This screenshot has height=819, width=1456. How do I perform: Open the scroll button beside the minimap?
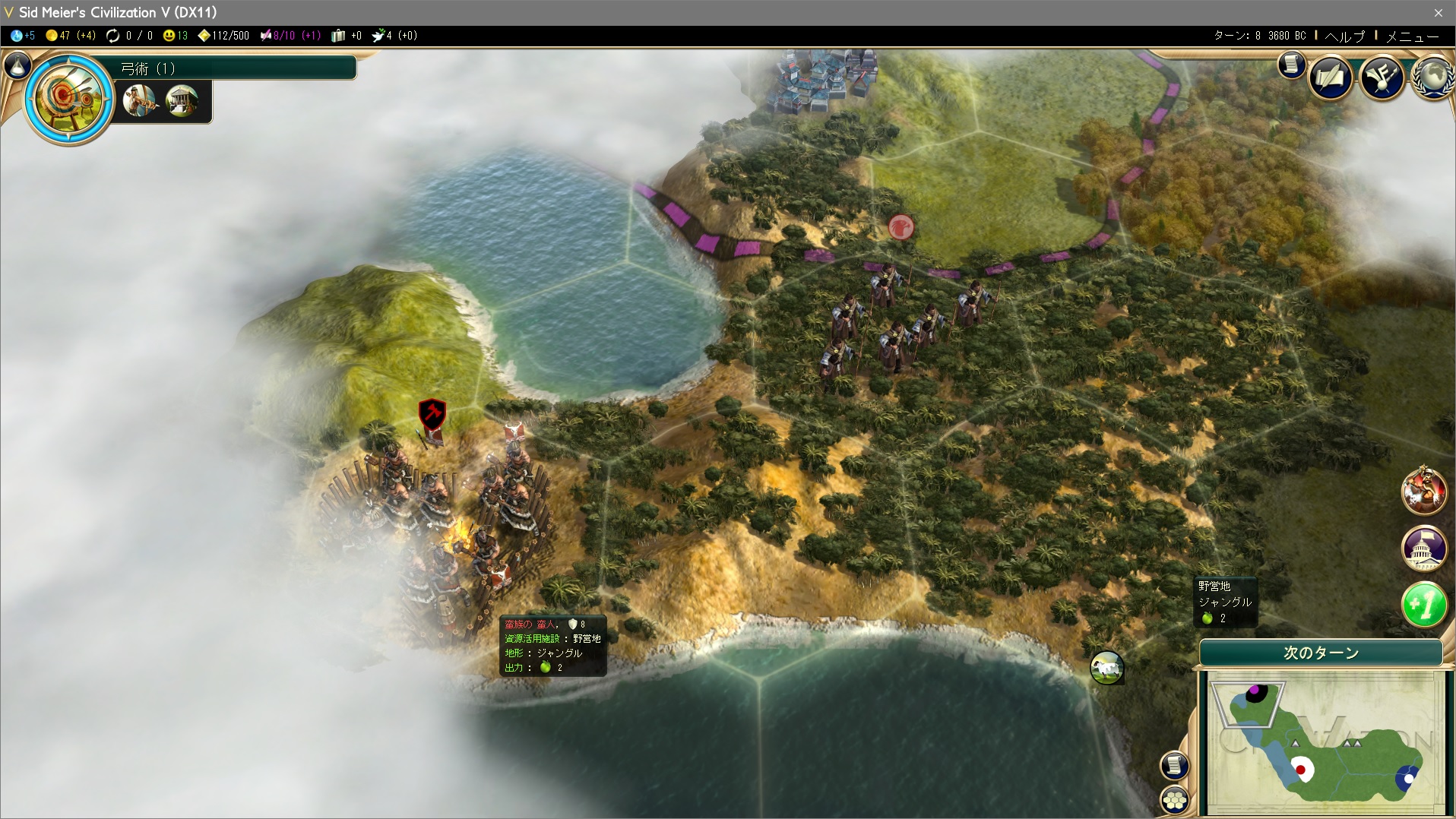click(x=1174, y=765)
